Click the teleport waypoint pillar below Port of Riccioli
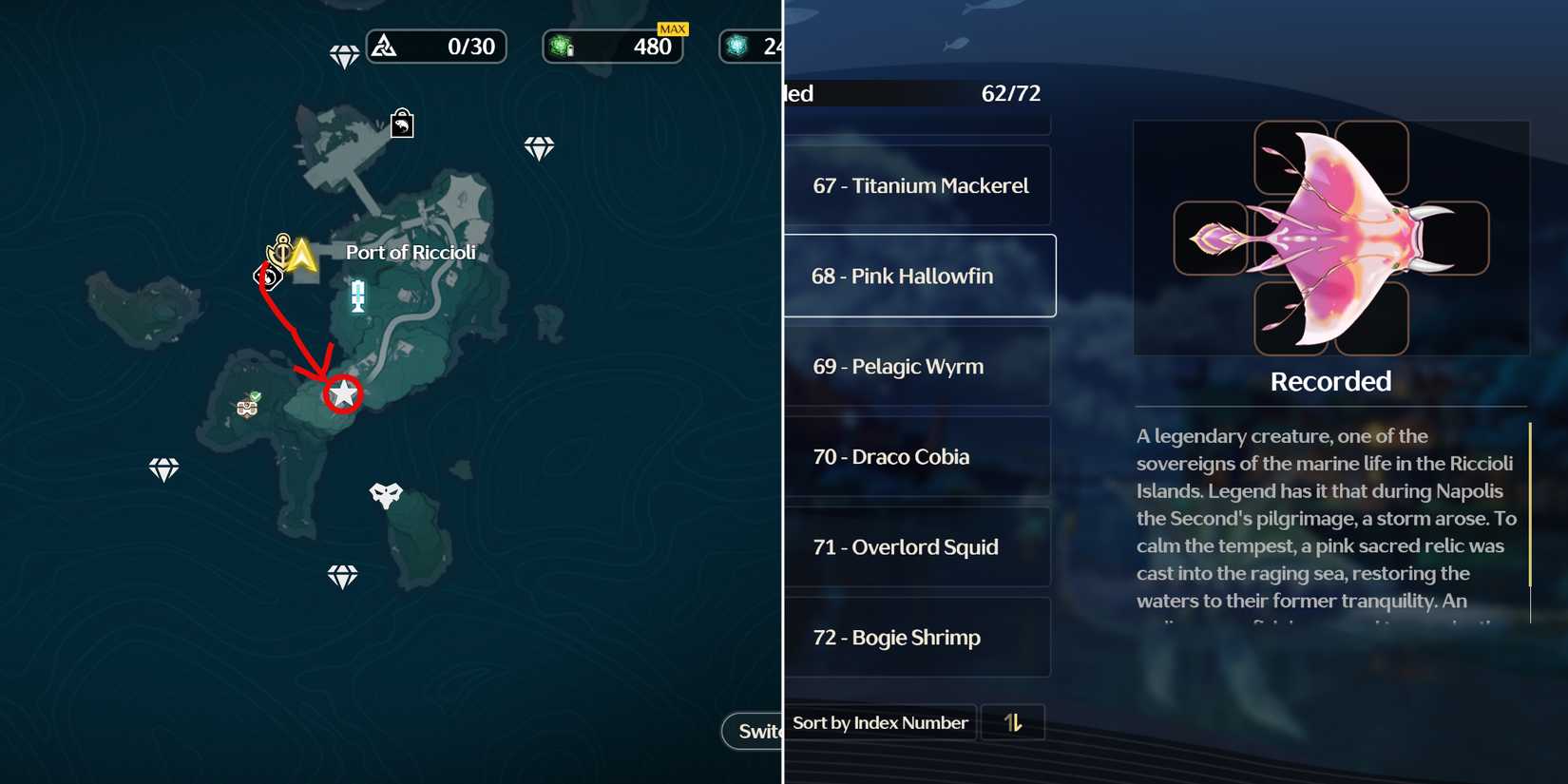The width and height of the screenshot is (1568, 784). (x=356, y=297)
